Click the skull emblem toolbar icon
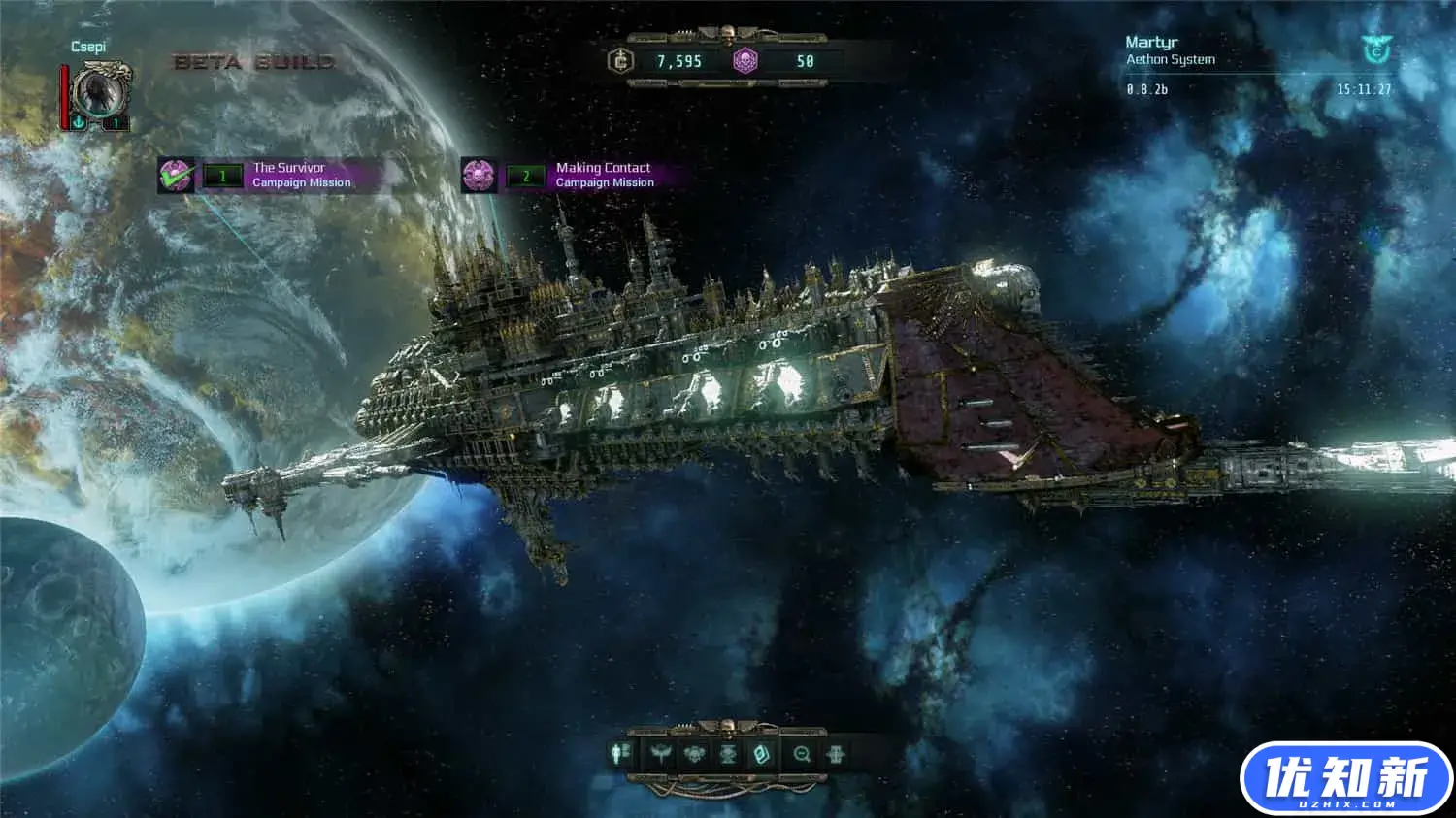Viewport: 1456px width, 818px height. pyautogui.click(x=693, y=753)
